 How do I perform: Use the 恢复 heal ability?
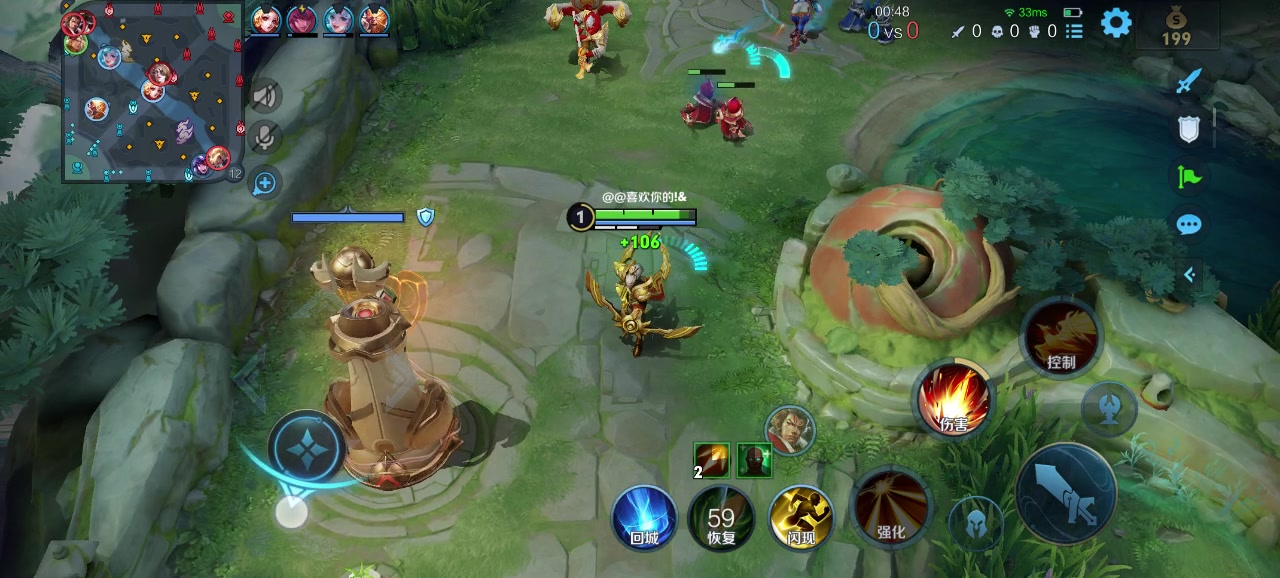point(721,518)
